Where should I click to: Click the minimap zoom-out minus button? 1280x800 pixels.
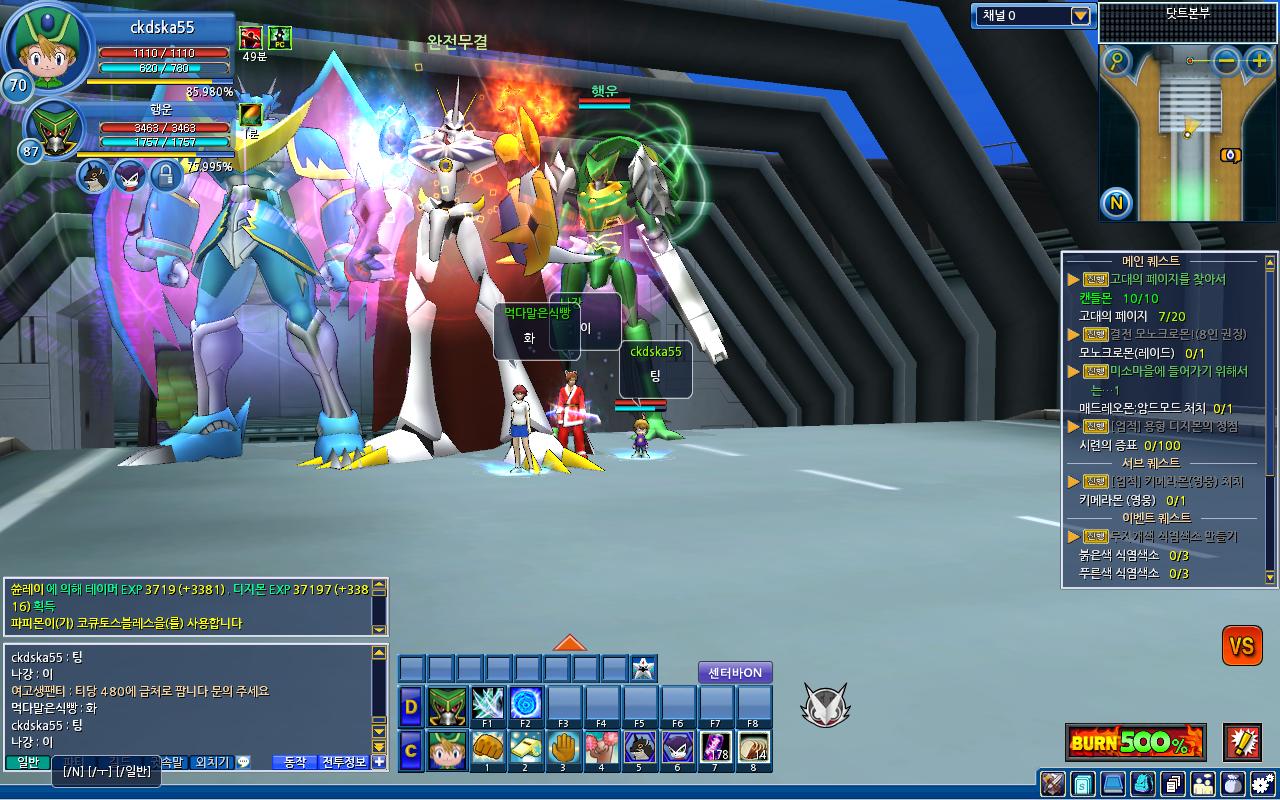click(1227, 61)
